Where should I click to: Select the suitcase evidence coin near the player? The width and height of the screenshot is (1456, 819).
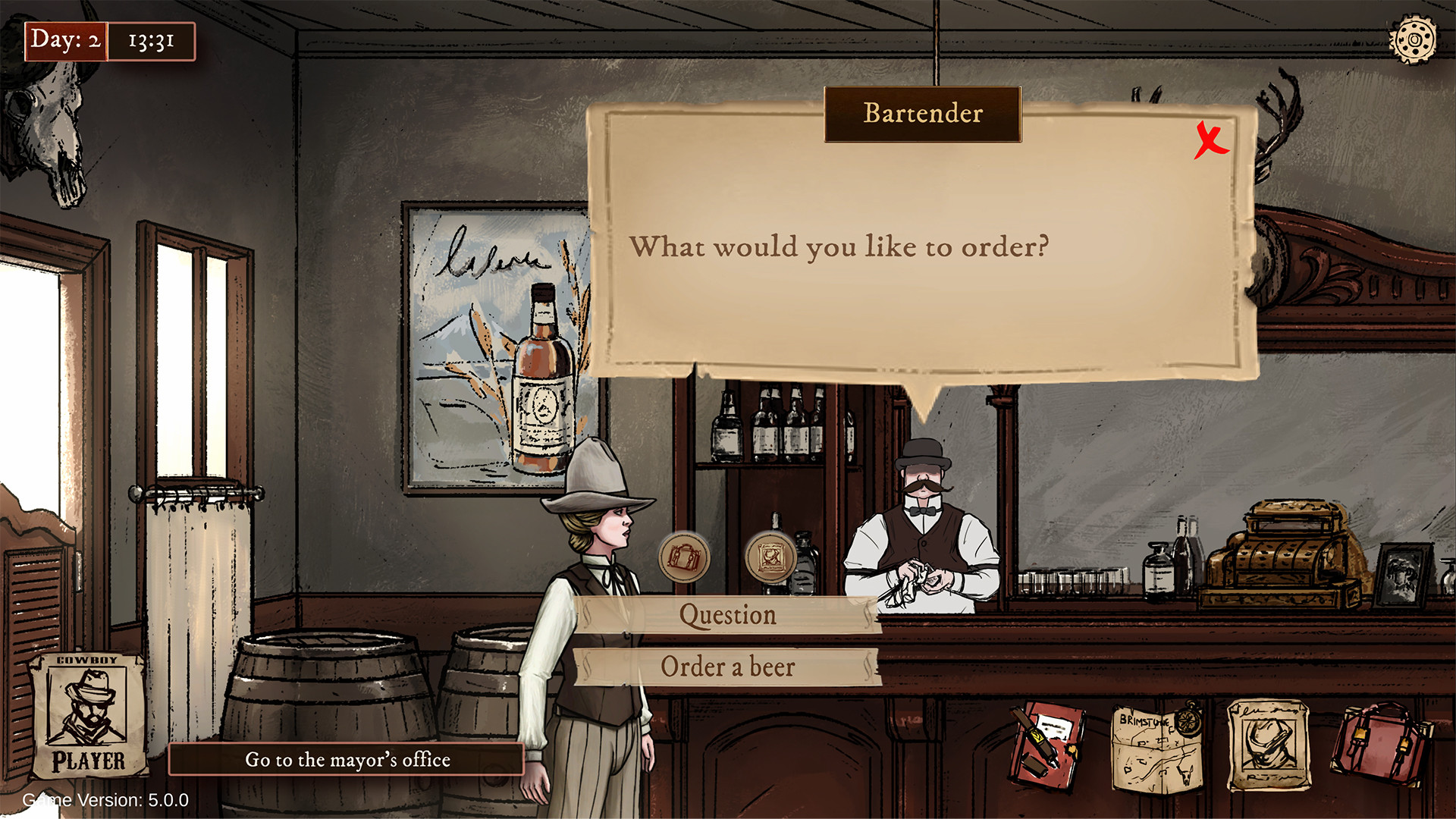click(683, 559)
